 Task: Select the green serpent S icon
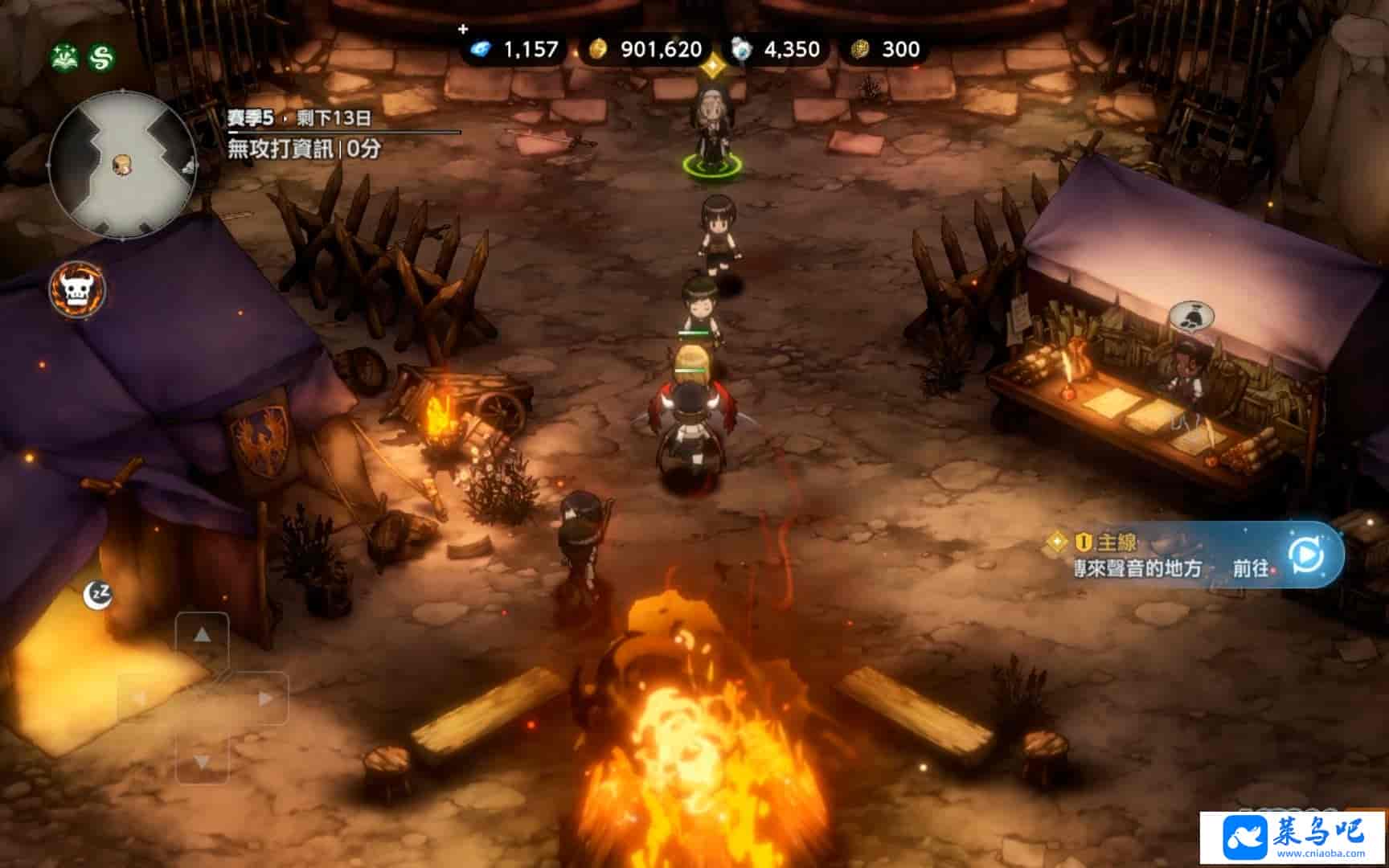[x=102, y=57]
